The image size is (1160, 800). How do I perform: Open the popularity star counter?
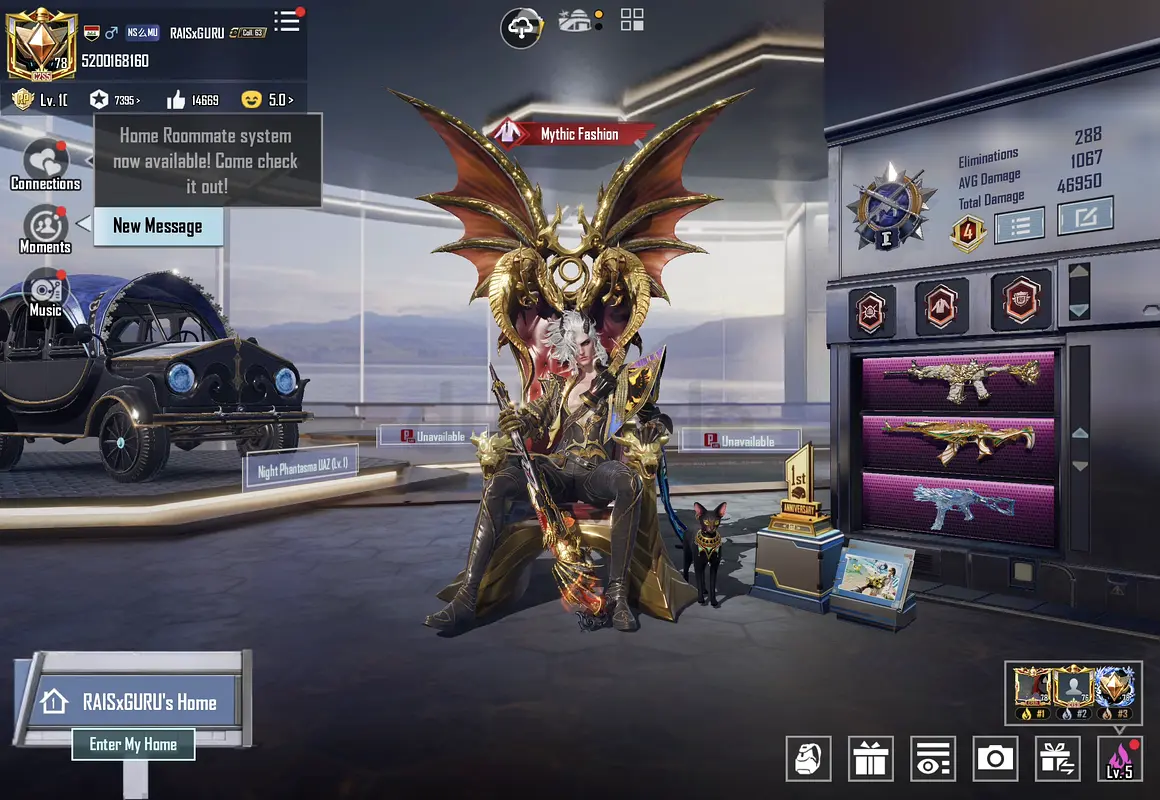pos(113,100)
